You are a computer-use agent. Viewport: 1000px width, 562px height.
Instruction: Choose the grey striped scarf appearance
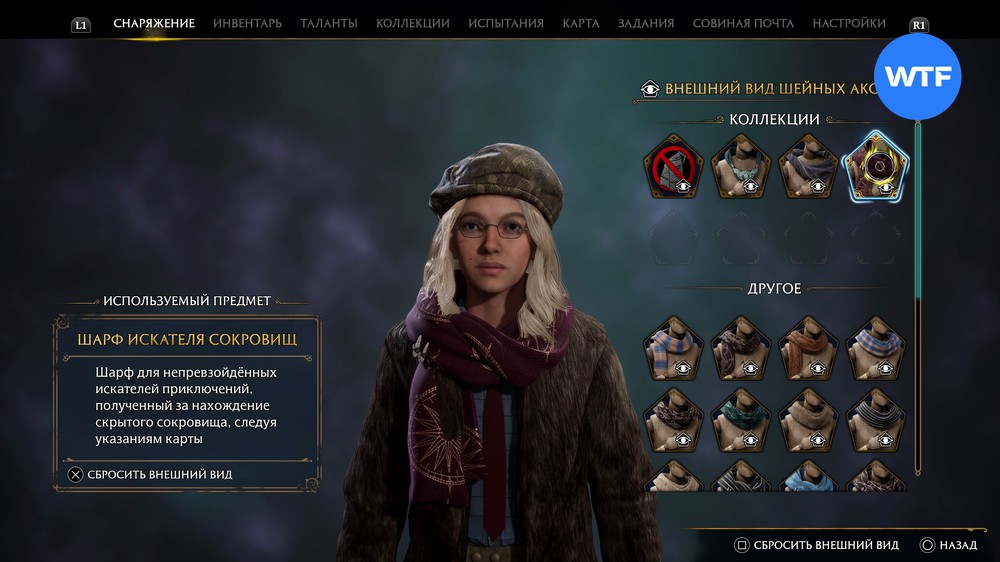pyautogui.click(x=876, y=419)
